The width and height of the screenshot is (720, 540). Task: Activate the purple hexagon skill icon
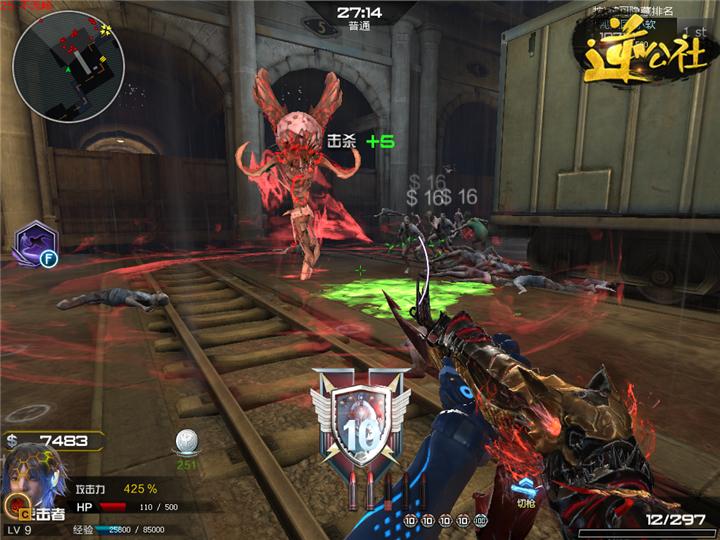(x=35, y=243)
